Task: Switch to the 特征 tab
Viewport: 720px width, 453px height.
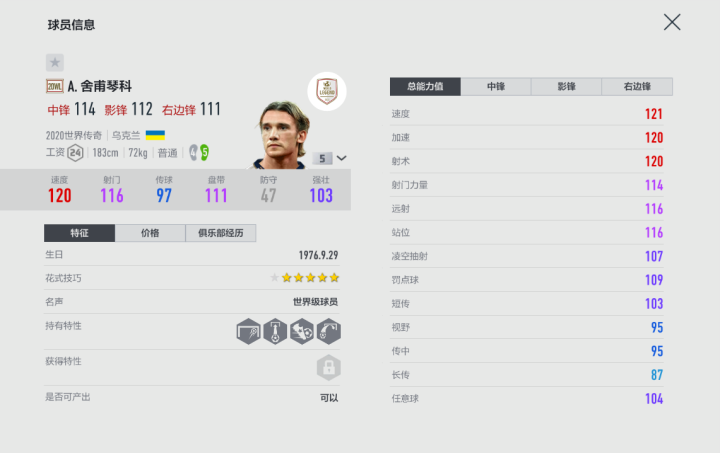Action: (x=79, y=233)
